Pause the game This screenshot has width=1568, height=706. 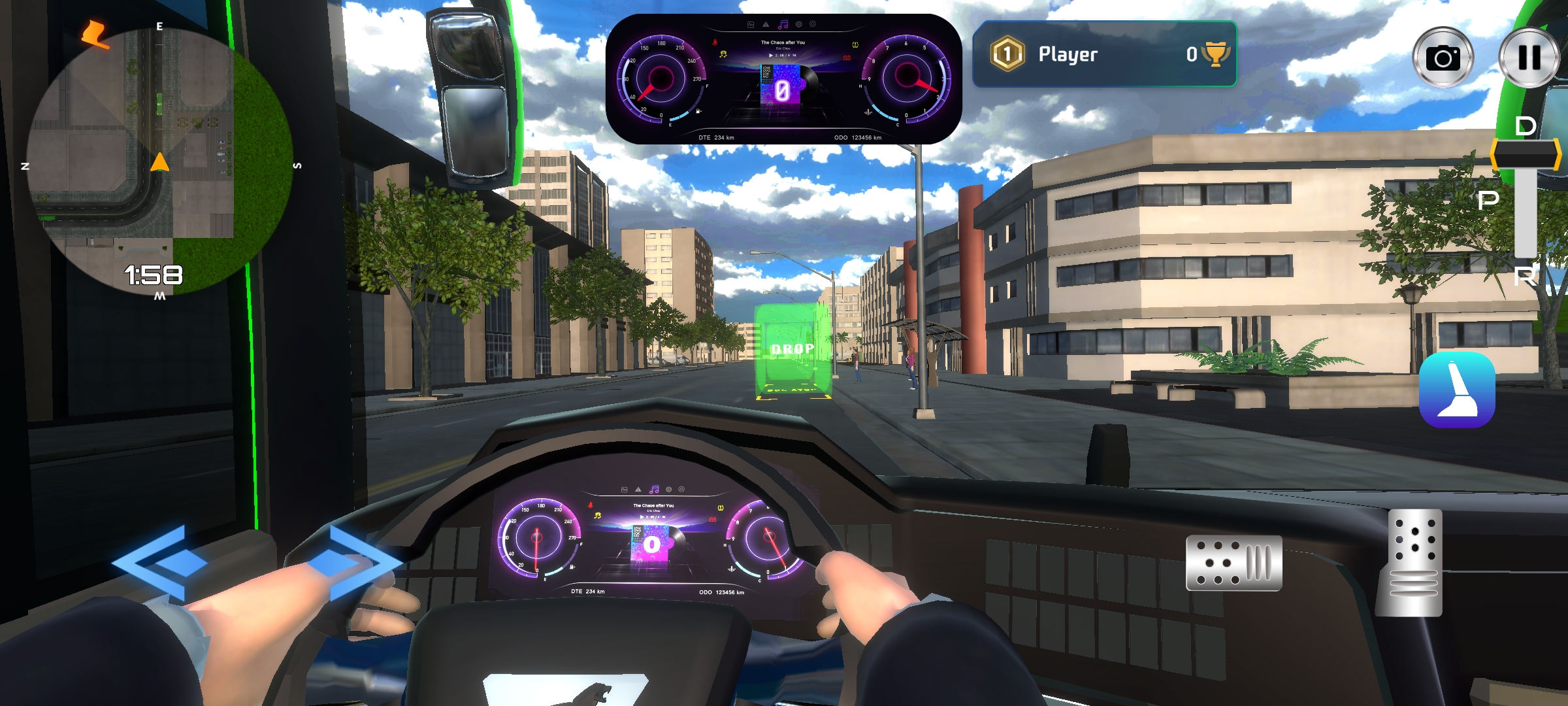click(1529, 58)
